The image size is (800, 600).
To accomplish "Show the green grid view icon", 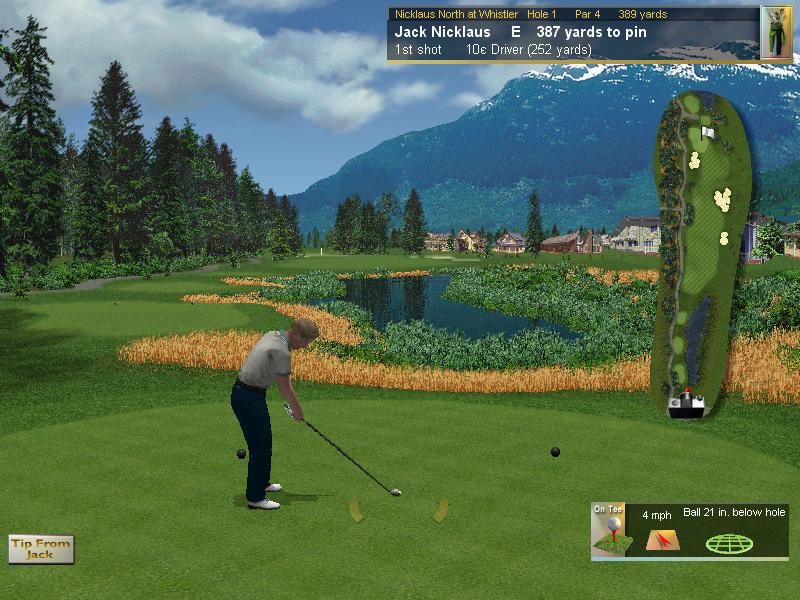I will click(729, 544).
